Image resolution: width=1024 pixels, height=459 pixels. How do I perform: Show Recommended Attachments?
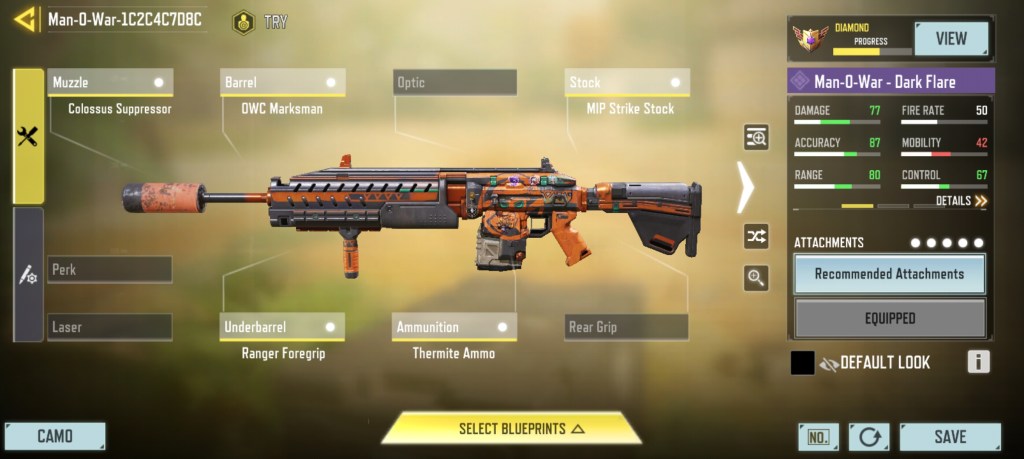pyautogui.click(x=889, y=274)
